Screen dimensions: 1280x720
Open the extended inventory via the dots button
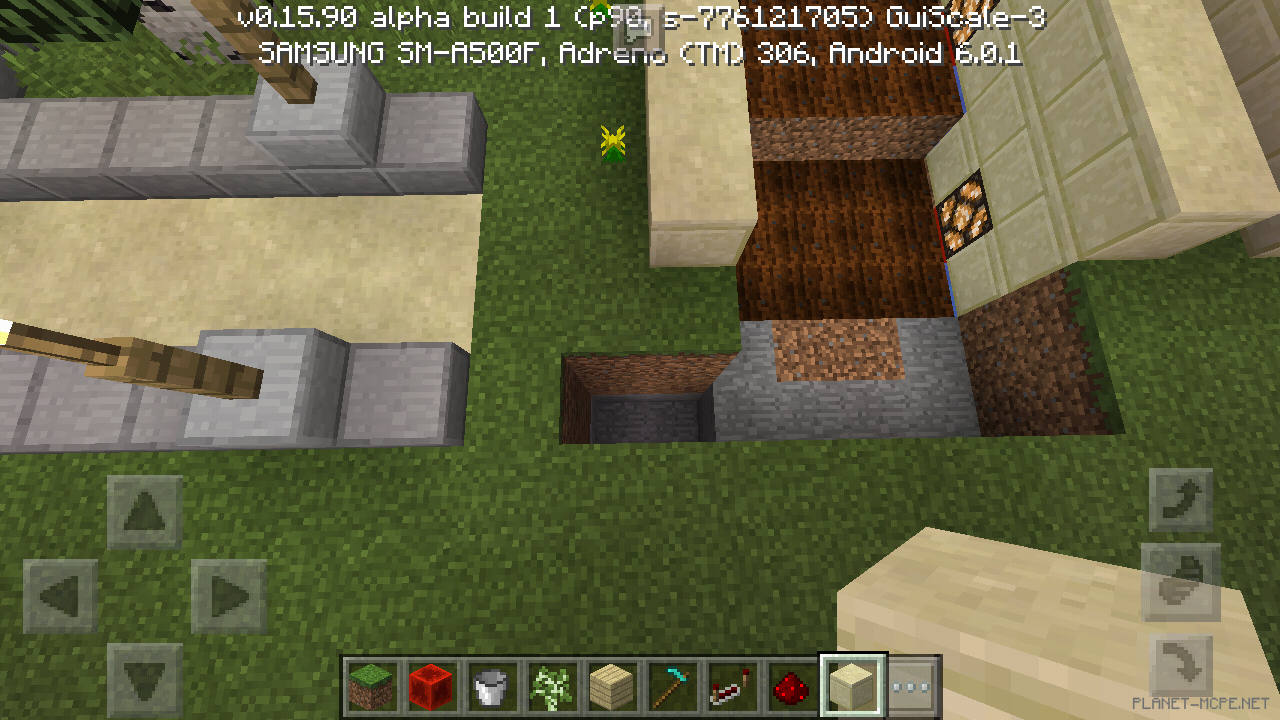click(911, 685)
